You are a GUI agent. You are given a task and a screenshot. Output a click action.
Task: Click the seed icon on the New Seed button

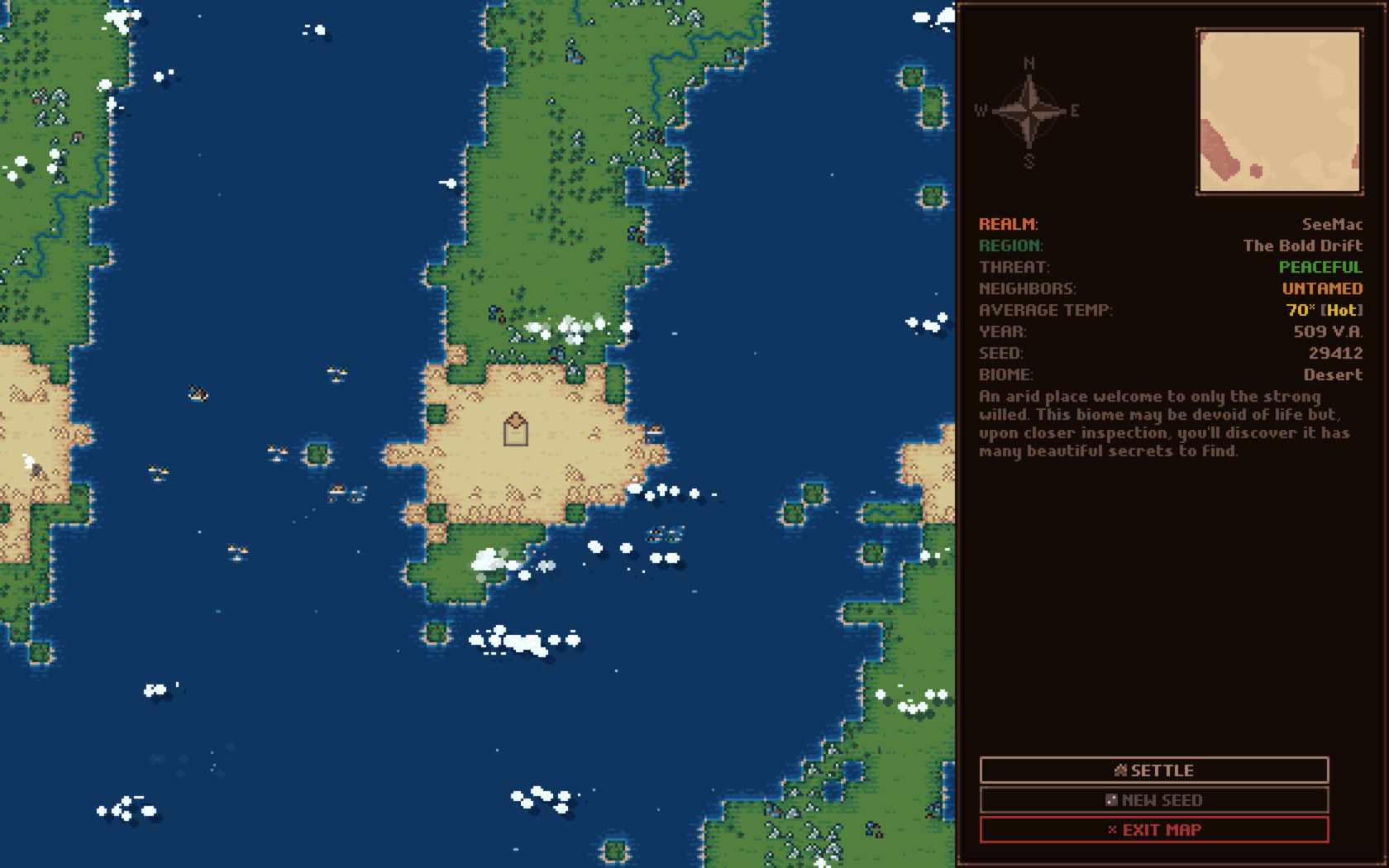(1111, 799)
